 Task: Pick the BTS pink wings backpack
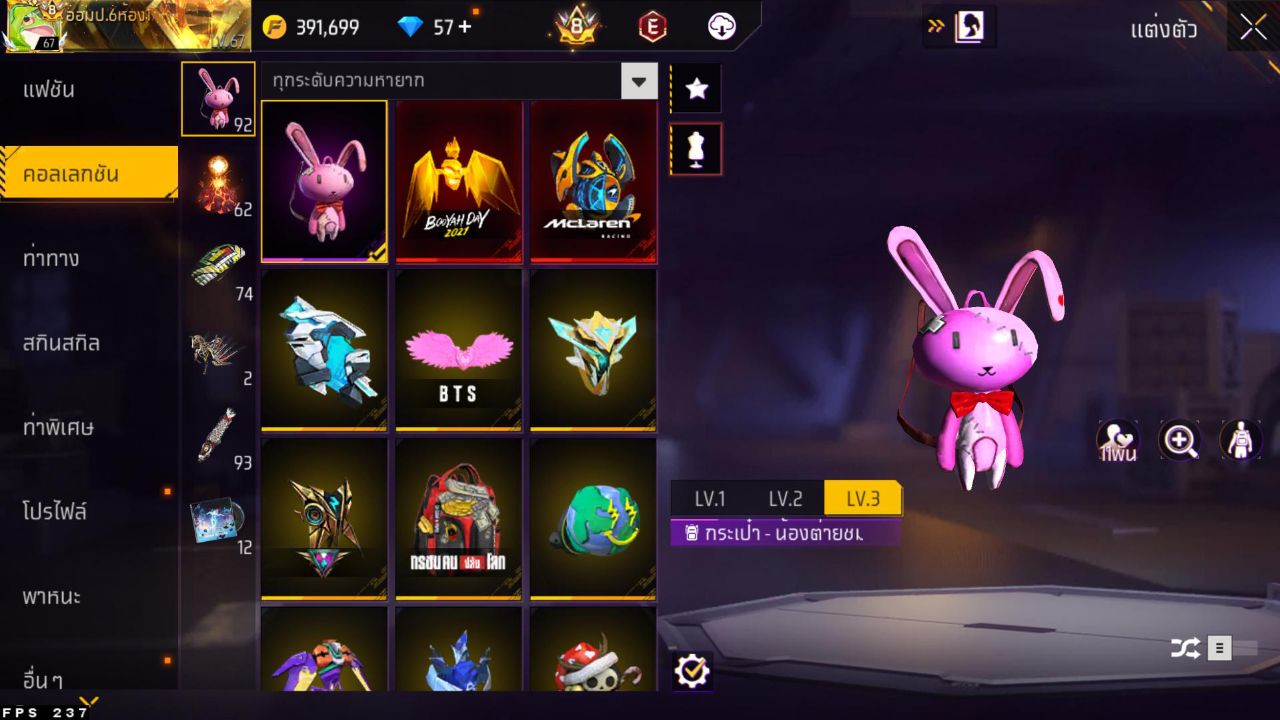tap(459, 350)
